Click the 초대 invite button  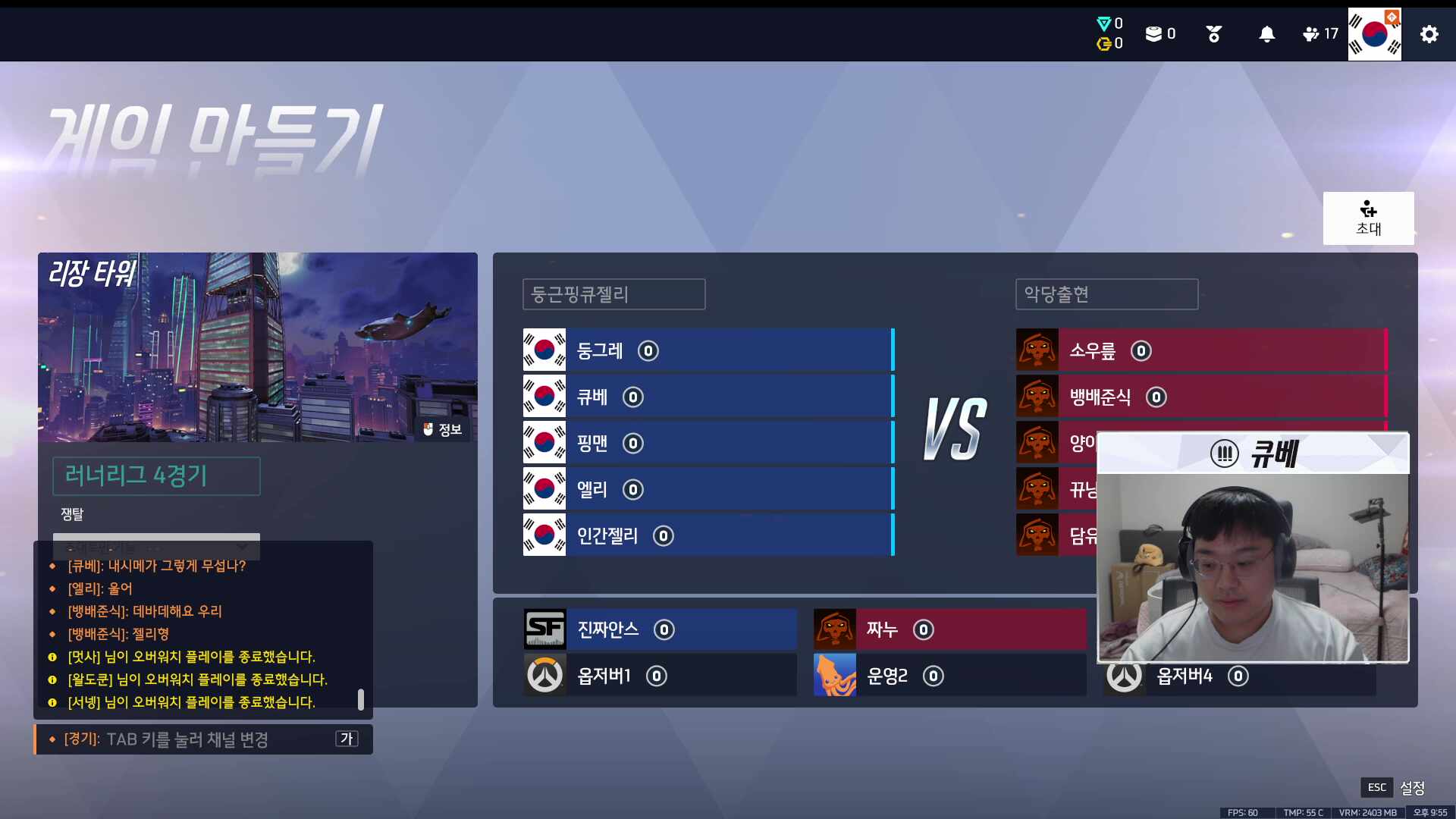[1369, 218]
